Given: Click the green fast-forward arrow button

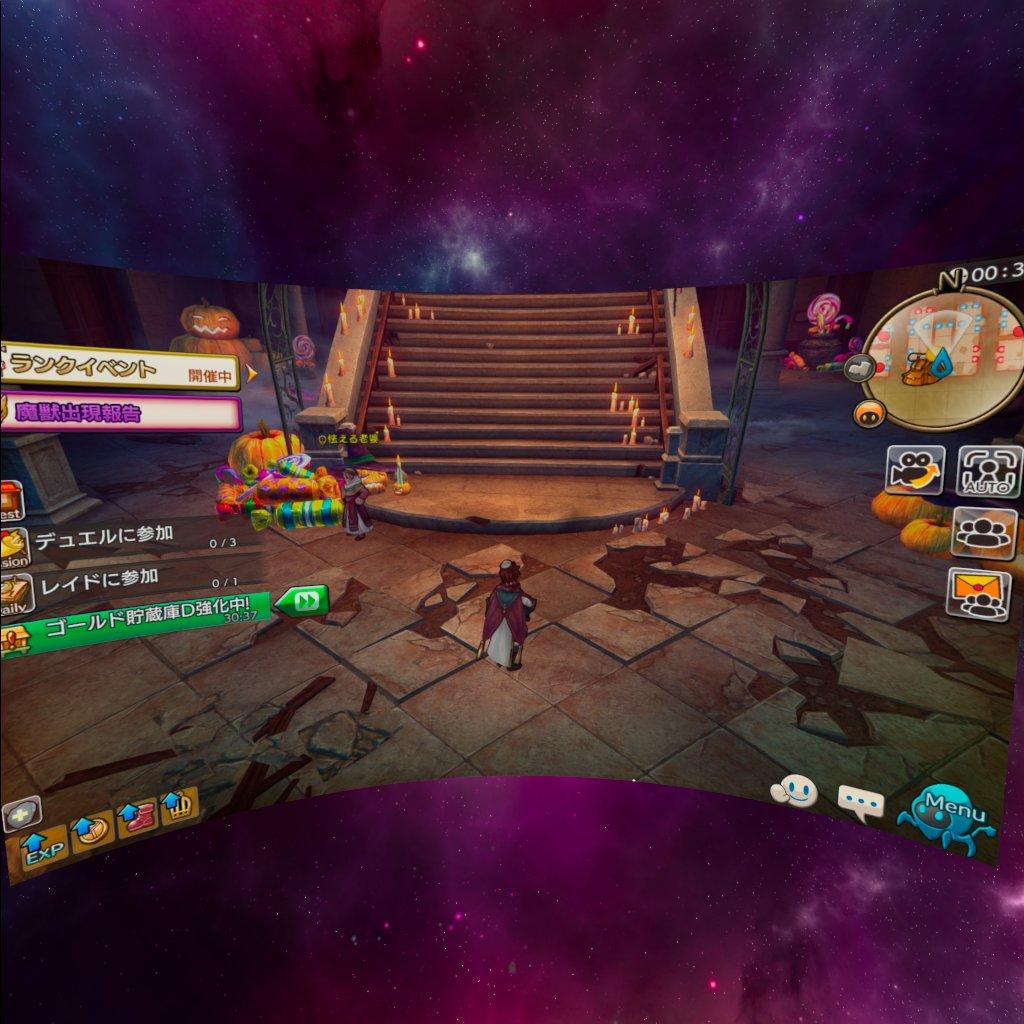Looking at the screenshot, I should click(x=302, y=601).
